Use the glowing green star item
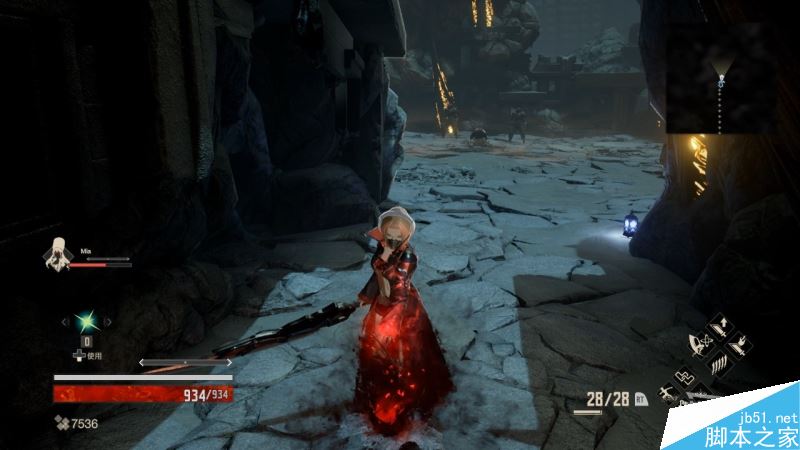This screenshot has height=450, width=800. 86,321
